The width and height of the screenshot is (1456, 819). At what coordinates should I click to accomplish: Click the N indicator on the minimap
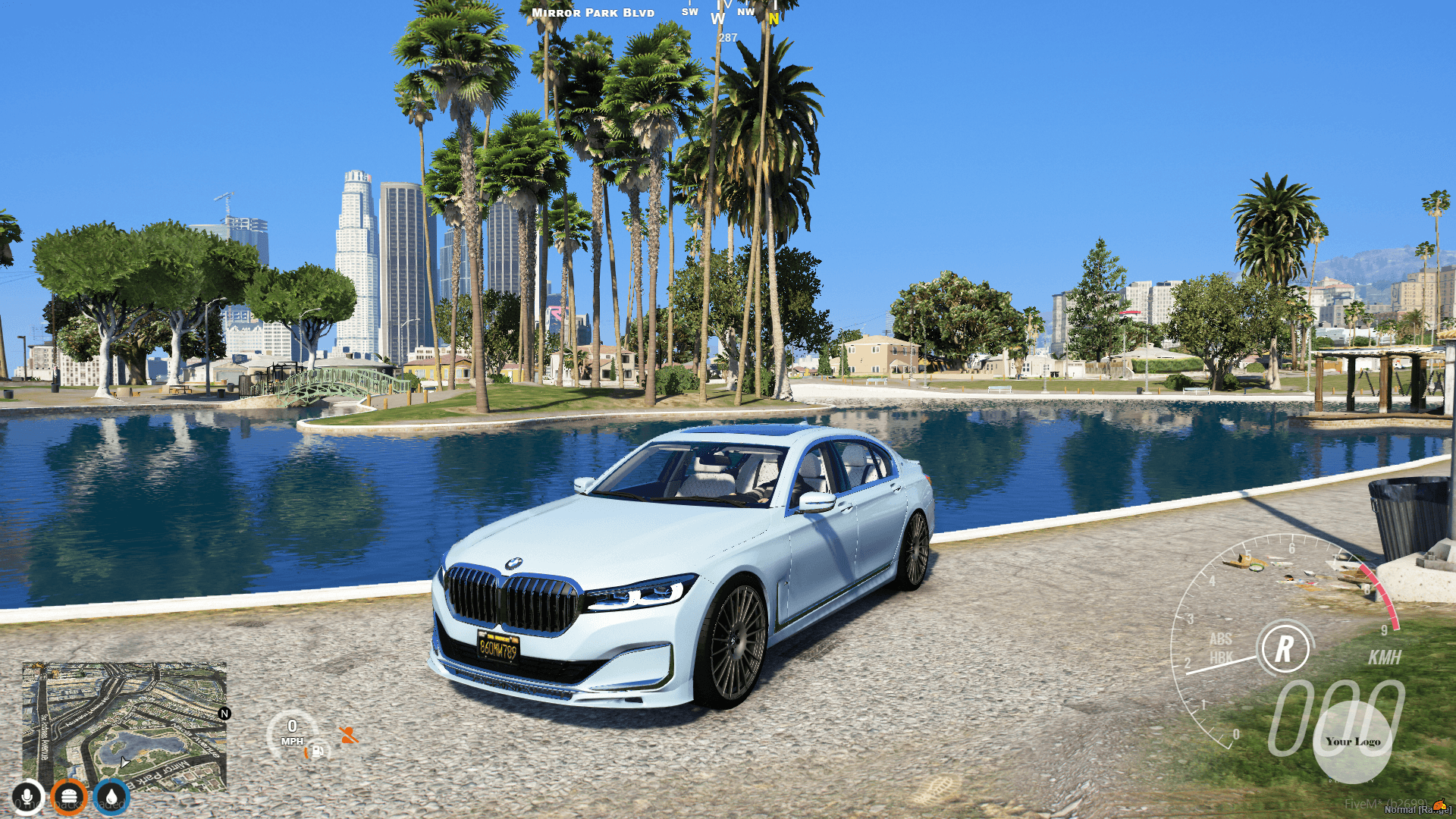(224, 714)
